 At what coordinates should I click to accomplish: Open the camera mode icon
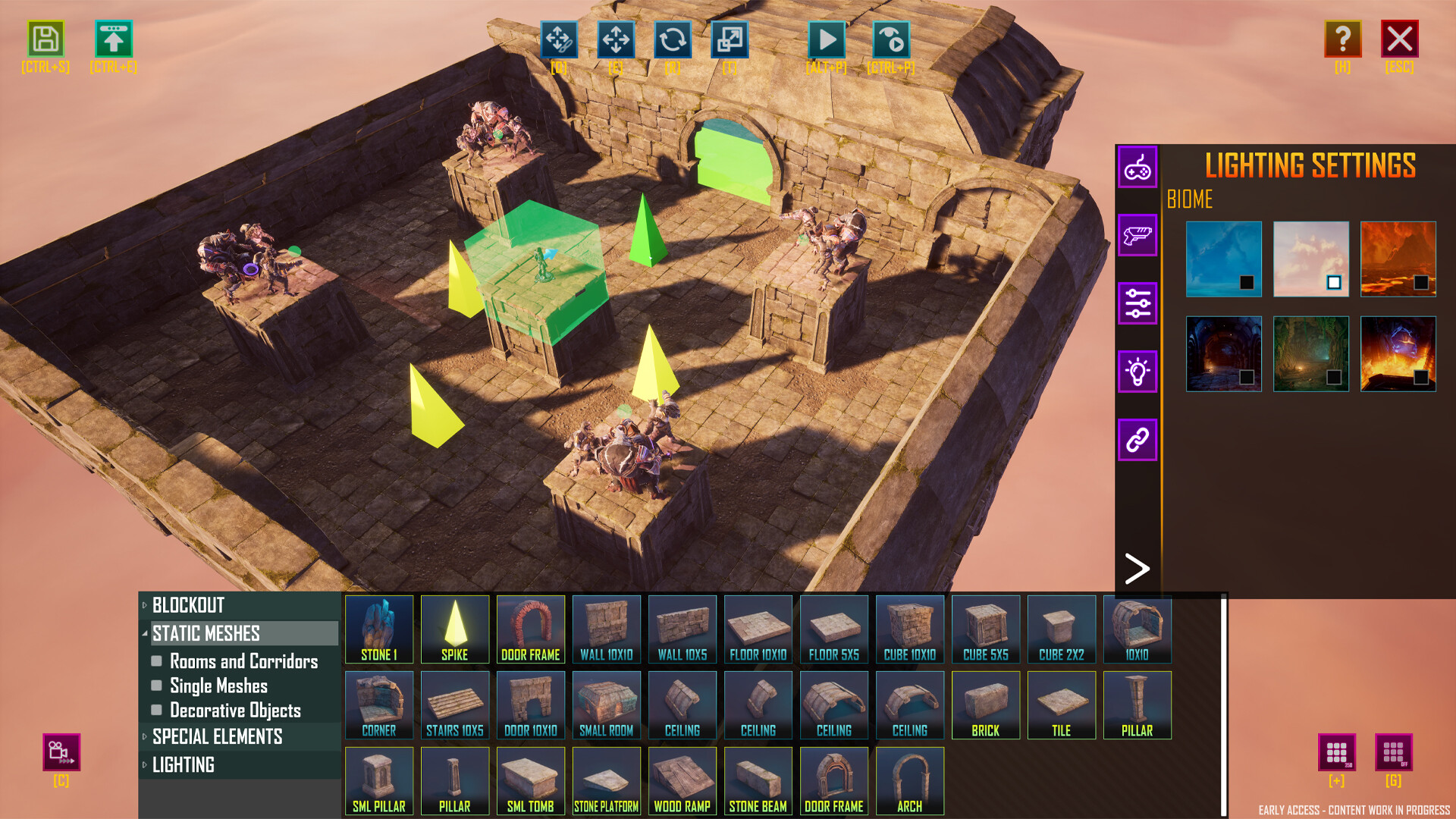click(x=61, y=753)
